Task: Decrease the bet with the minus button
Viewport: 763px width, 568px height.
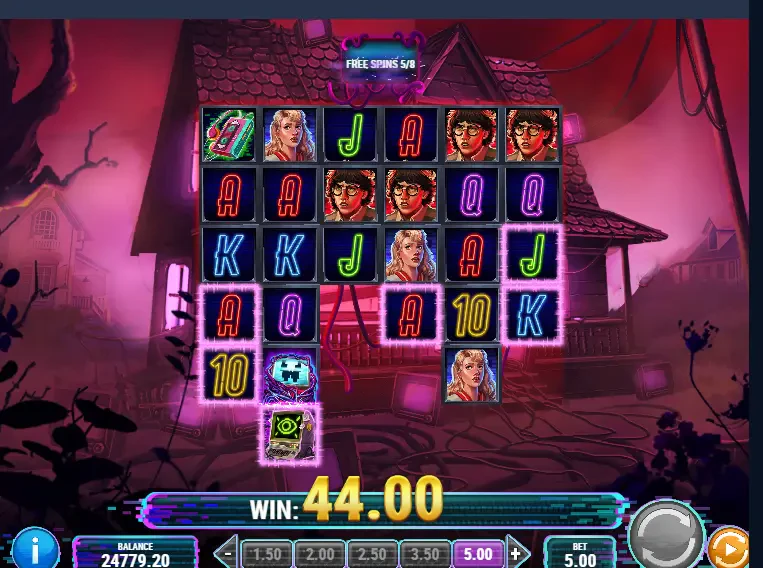Action: 228,553
